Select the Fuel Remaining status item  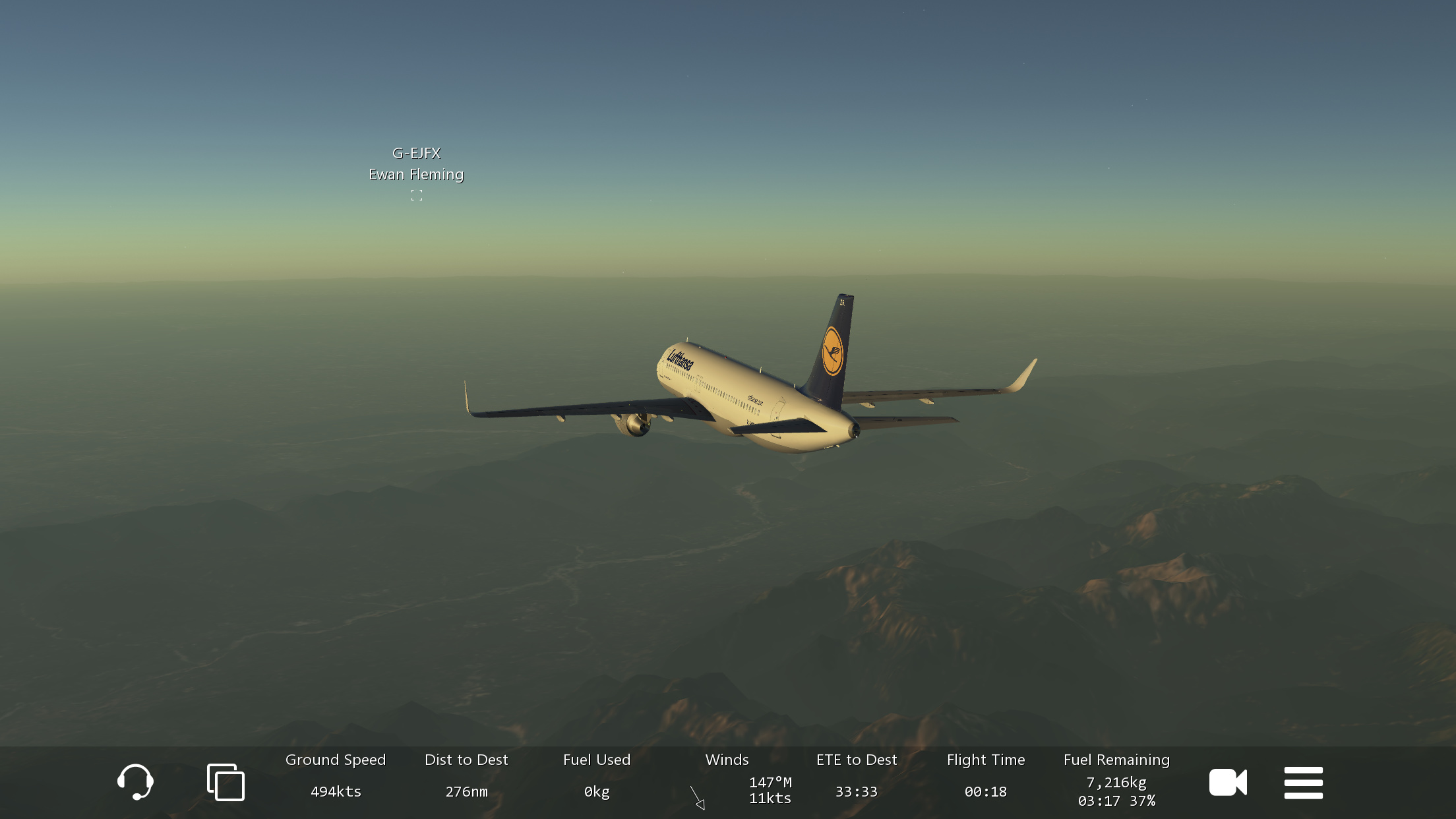[1116, 780]
